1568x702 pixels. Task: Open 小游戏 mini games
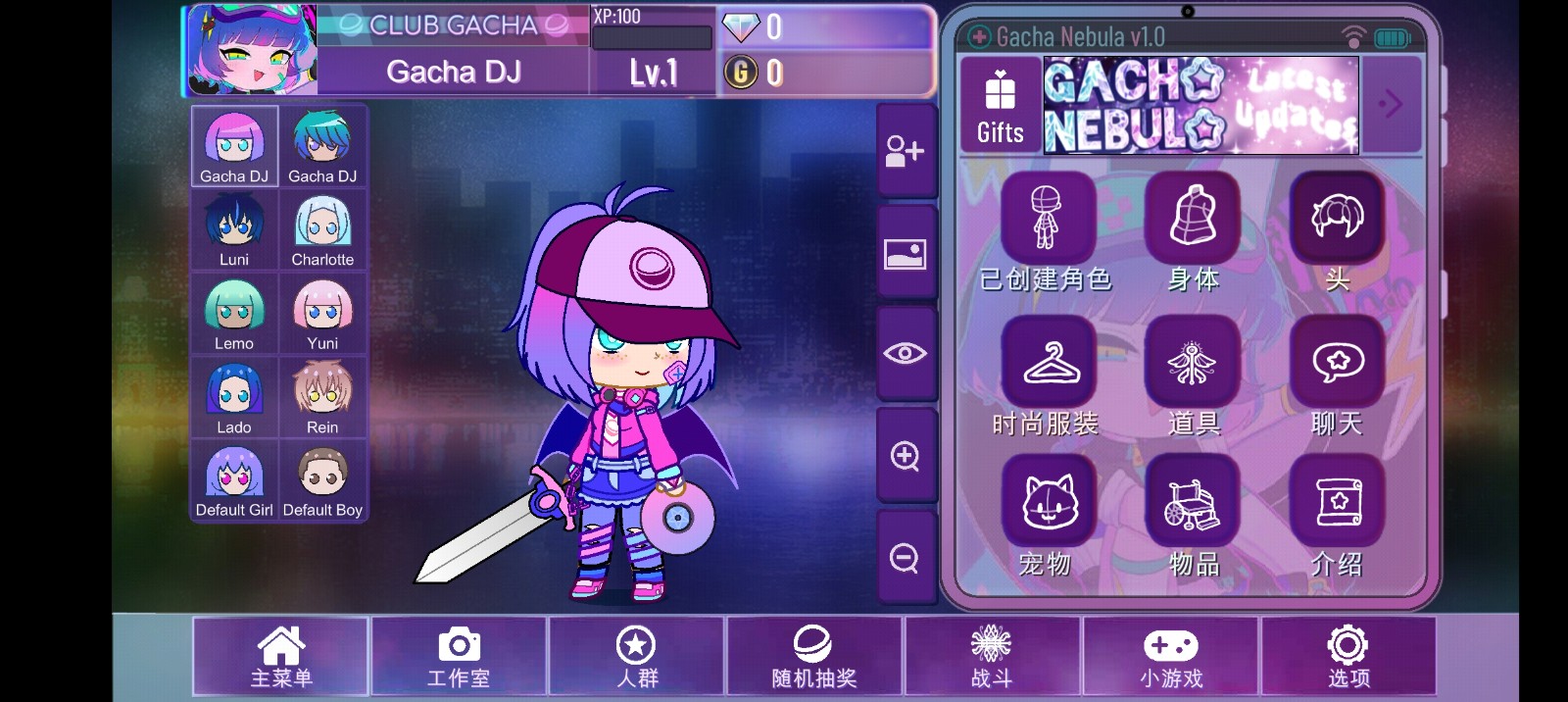coord(1170,657)
